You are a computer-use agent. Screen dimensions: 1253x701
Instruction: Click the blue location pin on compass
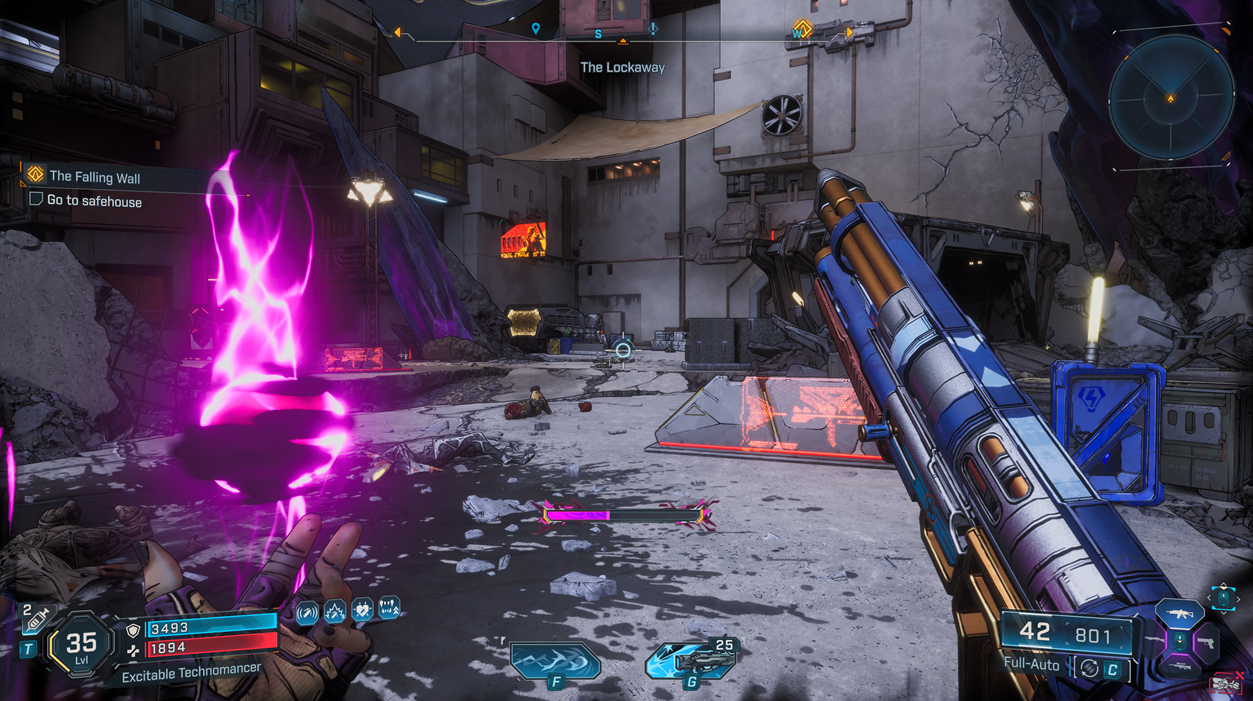[536, 29]
